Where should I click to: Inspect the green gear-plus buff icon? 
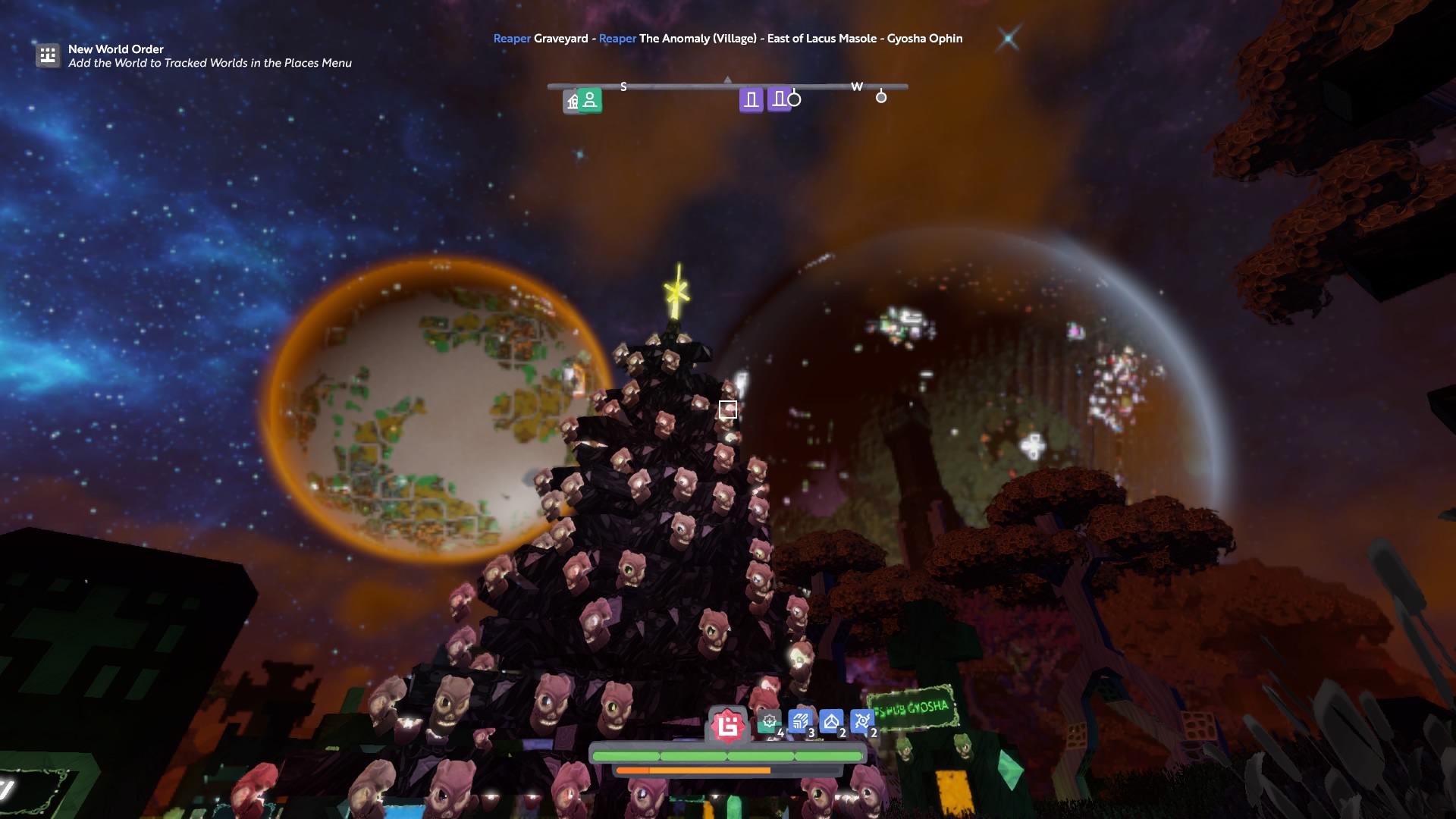769,722
